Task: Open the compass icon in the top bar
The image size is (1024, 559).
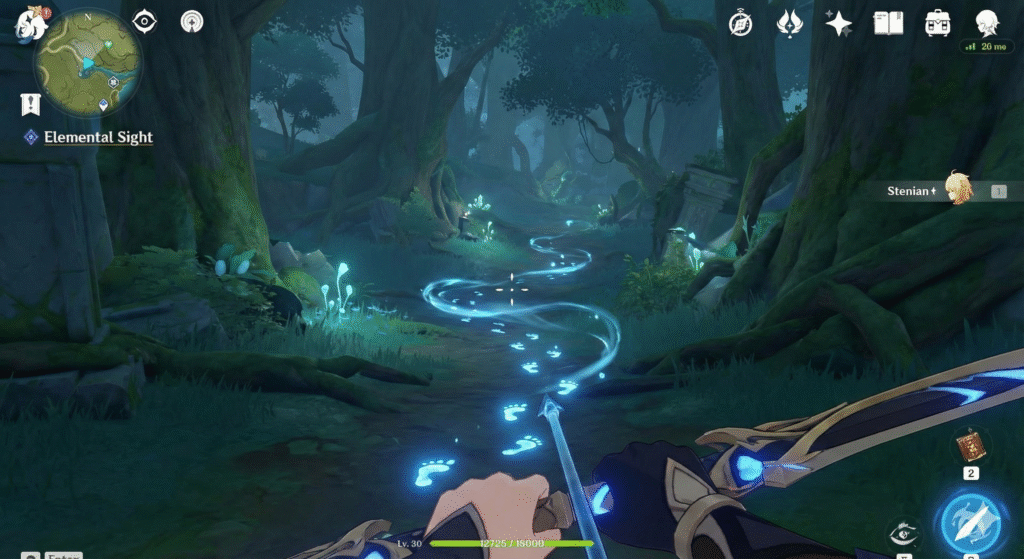Action: (x=741, y=23)
